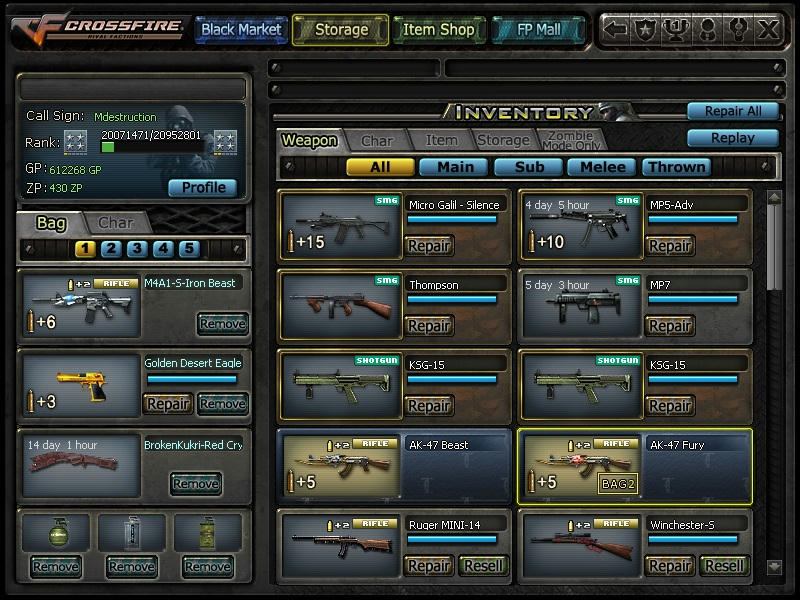This screenshot has width=800, height=600.
Task: Remove the BrokenKukri-Red Cry from bag
Action: click(195, 484)
